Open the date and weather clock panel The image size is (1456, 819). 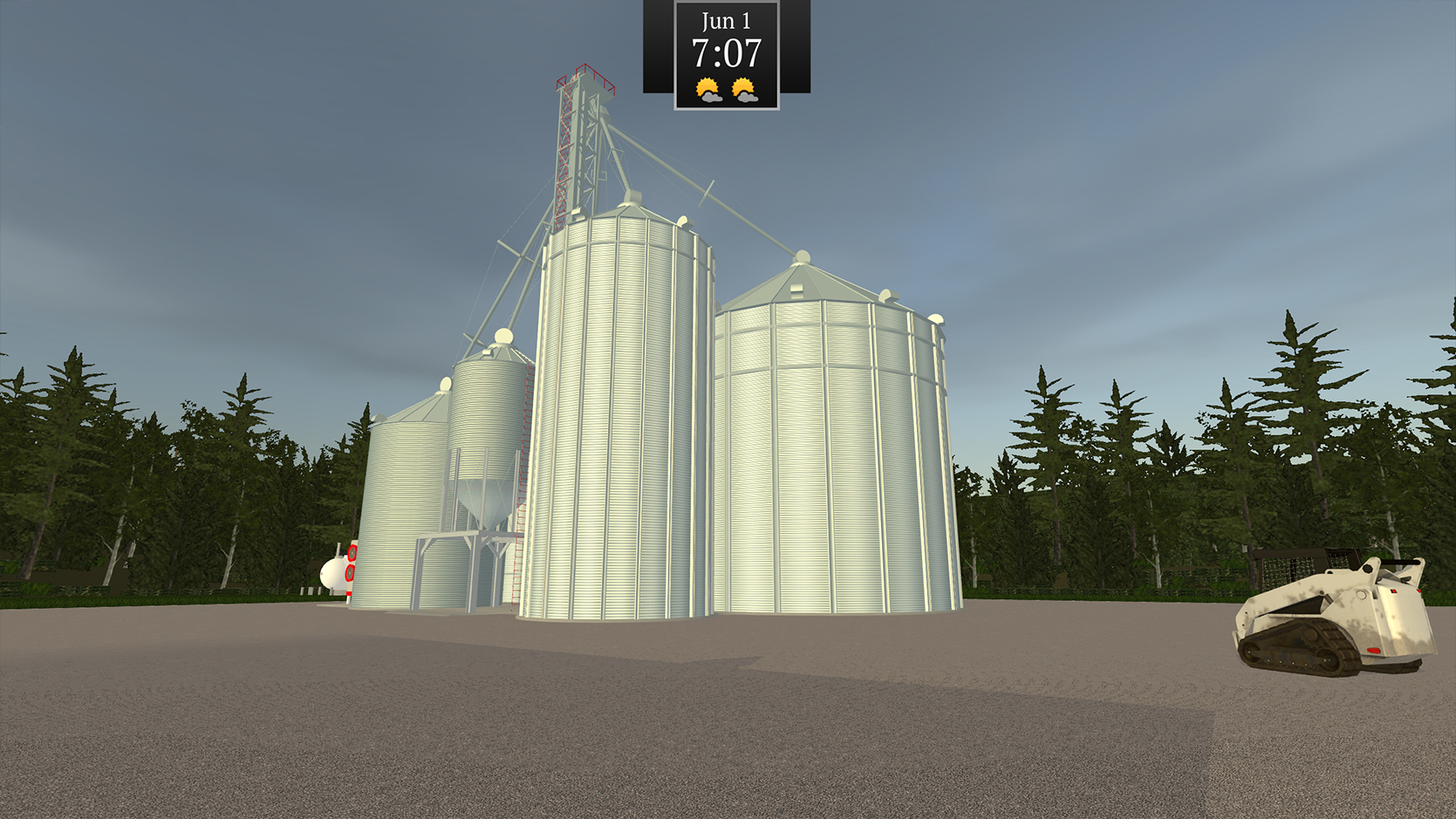point(726,55)
